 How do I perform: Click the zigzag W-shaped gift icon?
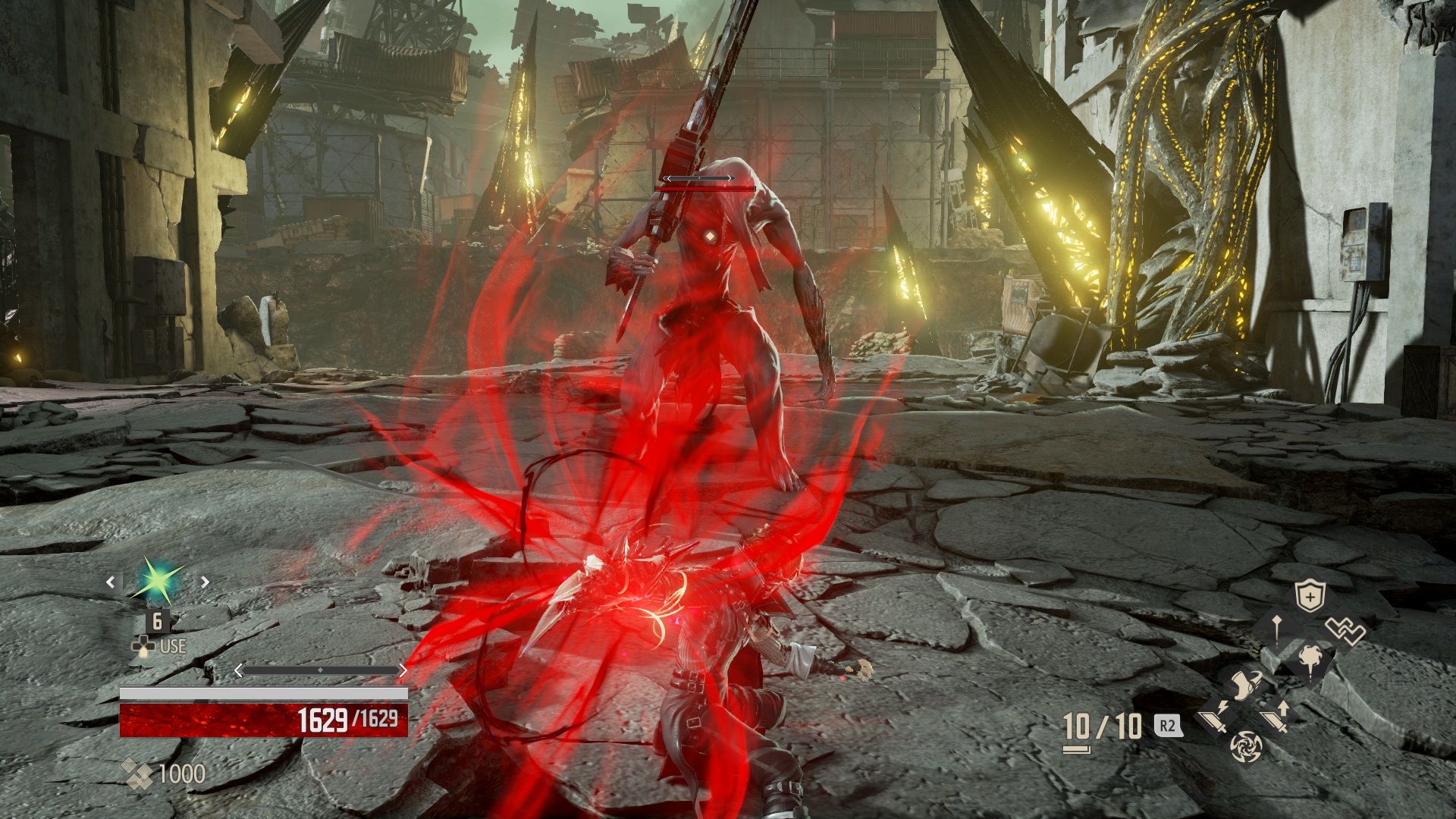(1345, 628)
